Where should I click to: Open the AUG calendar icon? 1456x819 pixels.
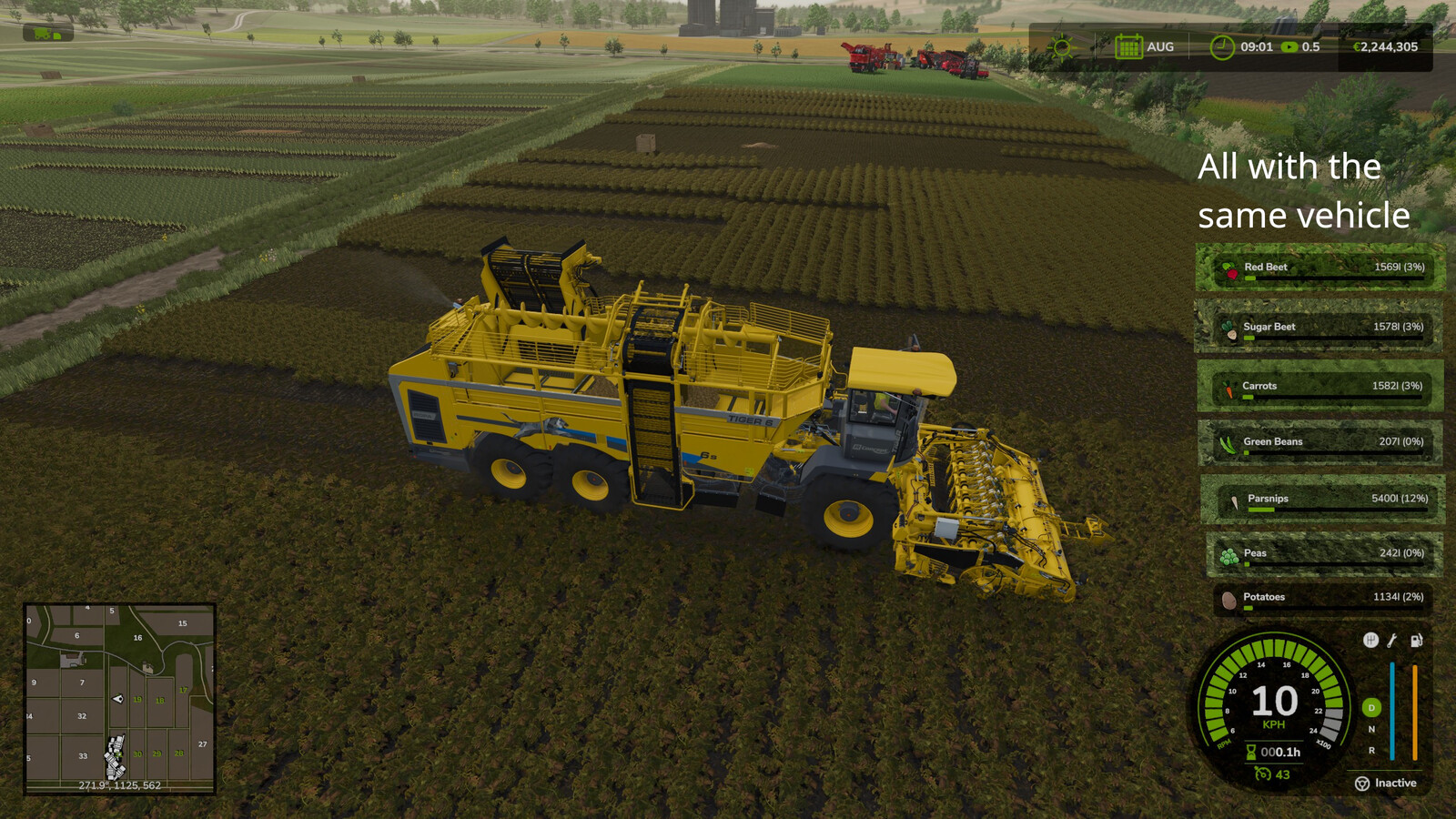point(1128,46)
